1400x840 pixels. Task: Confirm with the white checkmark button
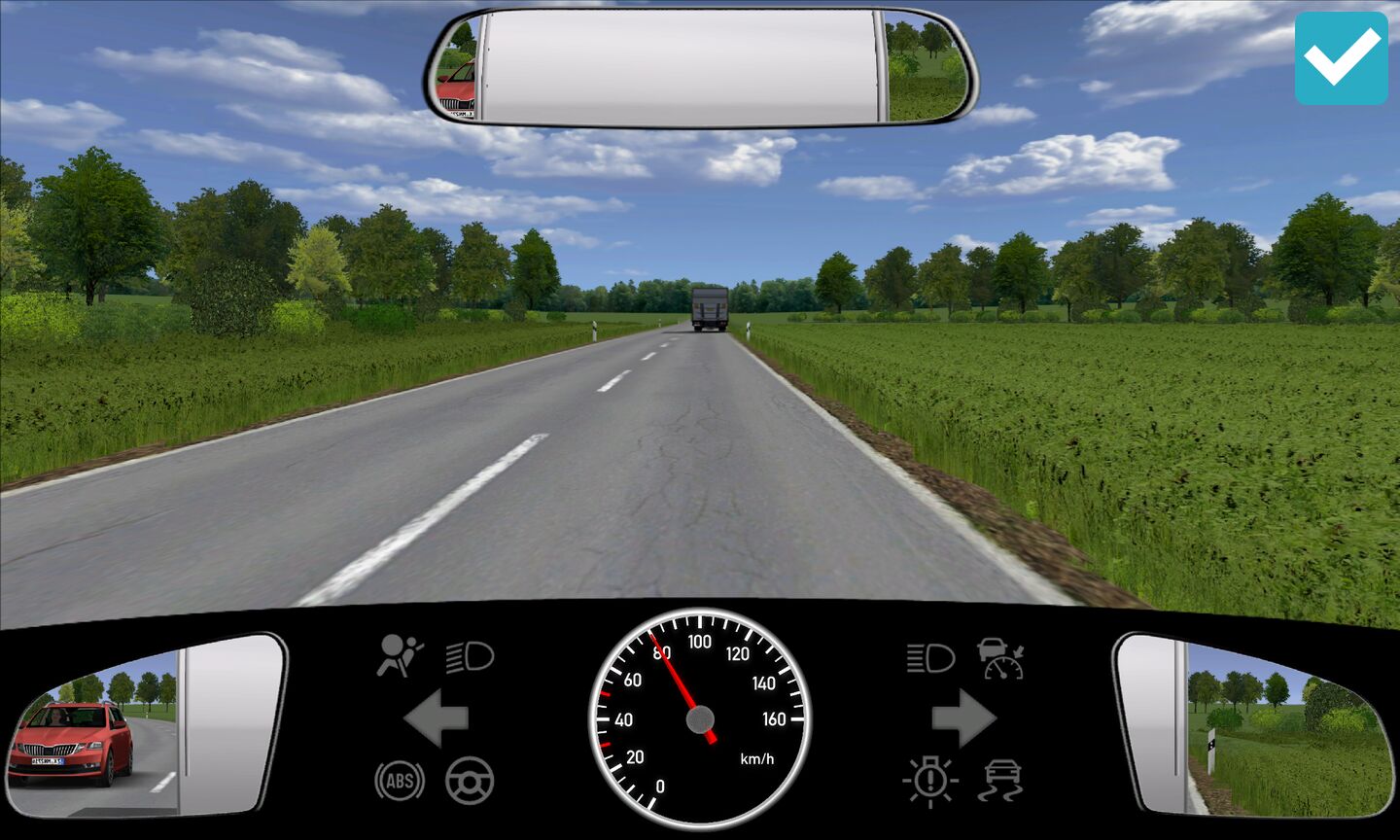(1341, 58)
